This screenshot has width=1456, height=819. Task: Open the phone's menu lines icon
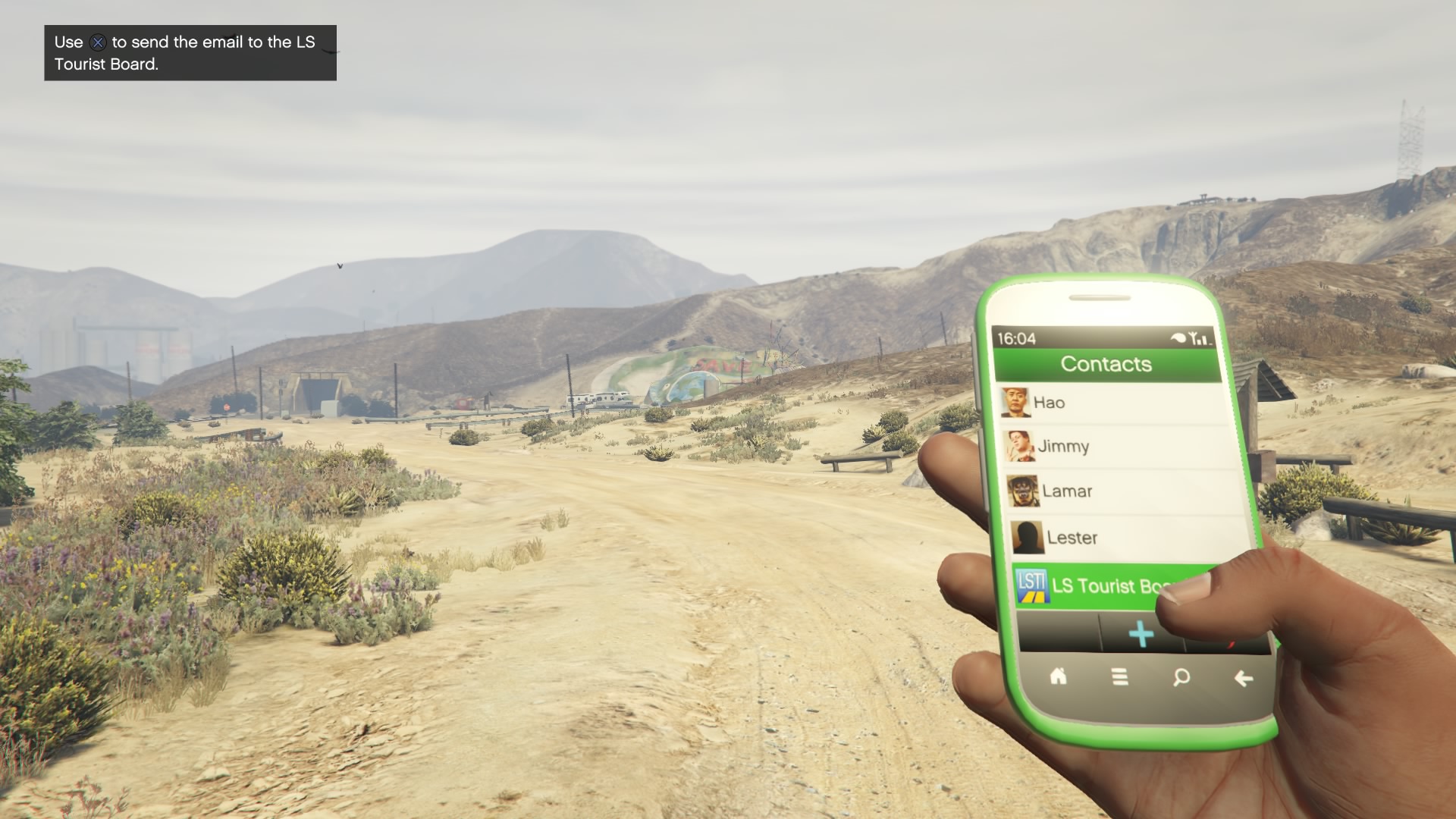click(x=1120, y=676)
